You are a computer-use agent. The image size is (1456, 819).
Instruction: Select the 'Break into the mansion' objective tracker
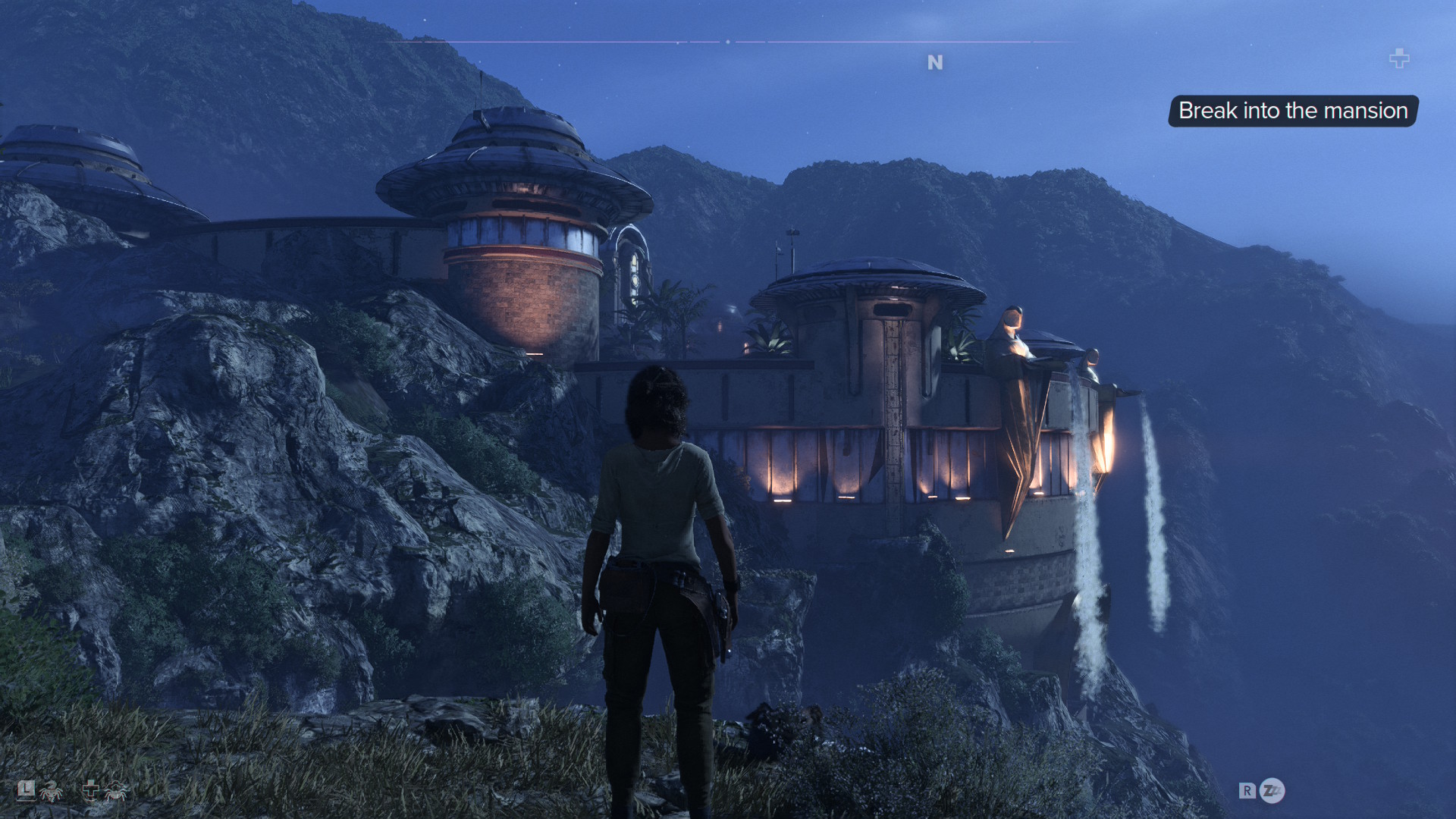[x=1292, y=111]
